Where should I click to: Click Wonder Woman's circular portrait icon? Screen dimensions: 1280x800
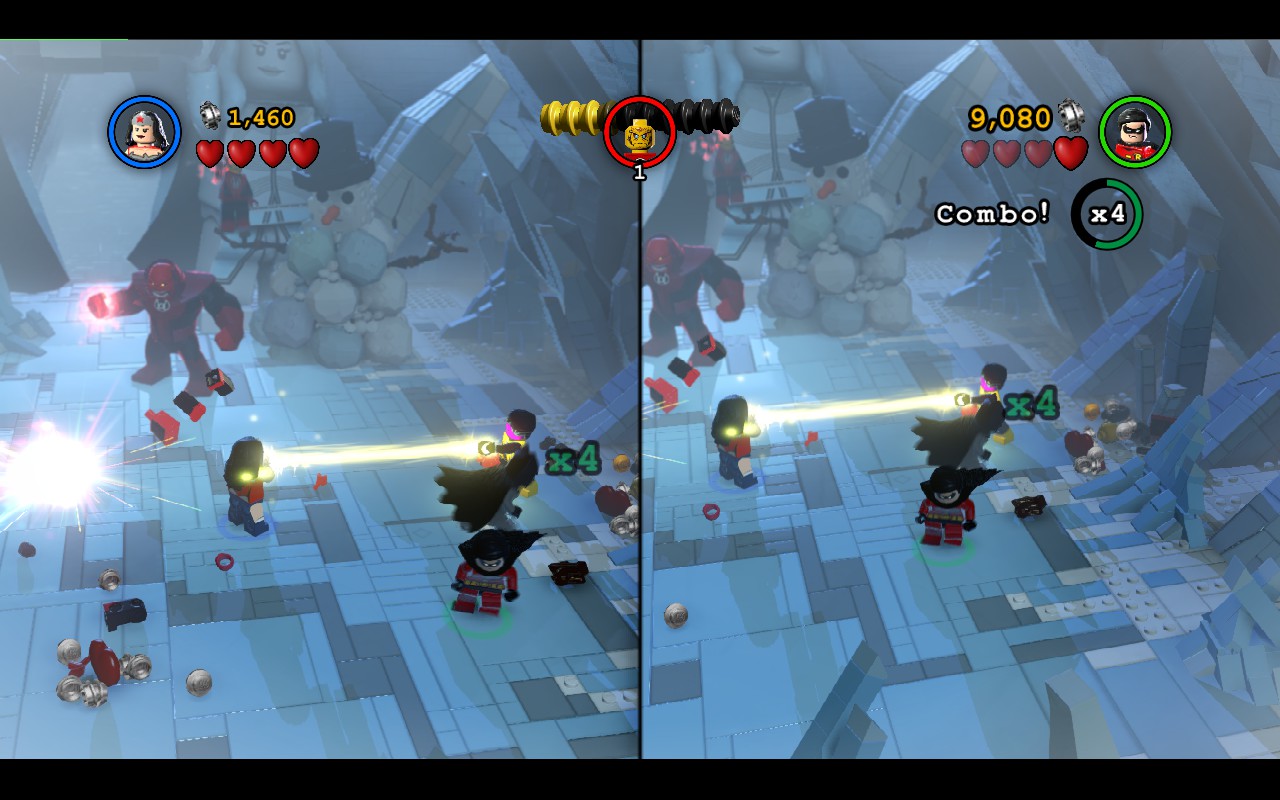click(x=142, y=133)
